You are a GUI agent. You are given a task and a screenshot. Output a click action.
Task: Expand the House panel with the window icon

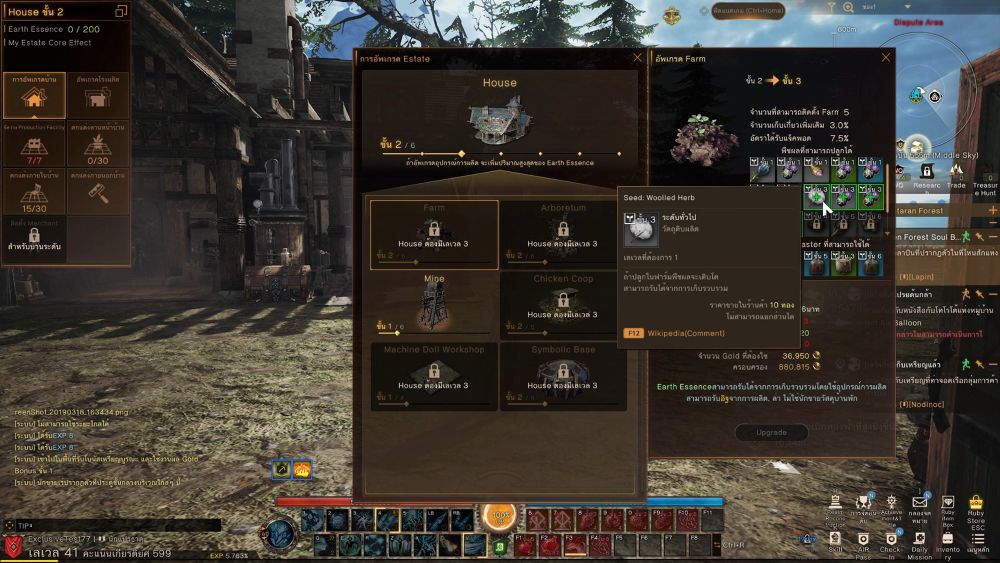tap(121, 11)
